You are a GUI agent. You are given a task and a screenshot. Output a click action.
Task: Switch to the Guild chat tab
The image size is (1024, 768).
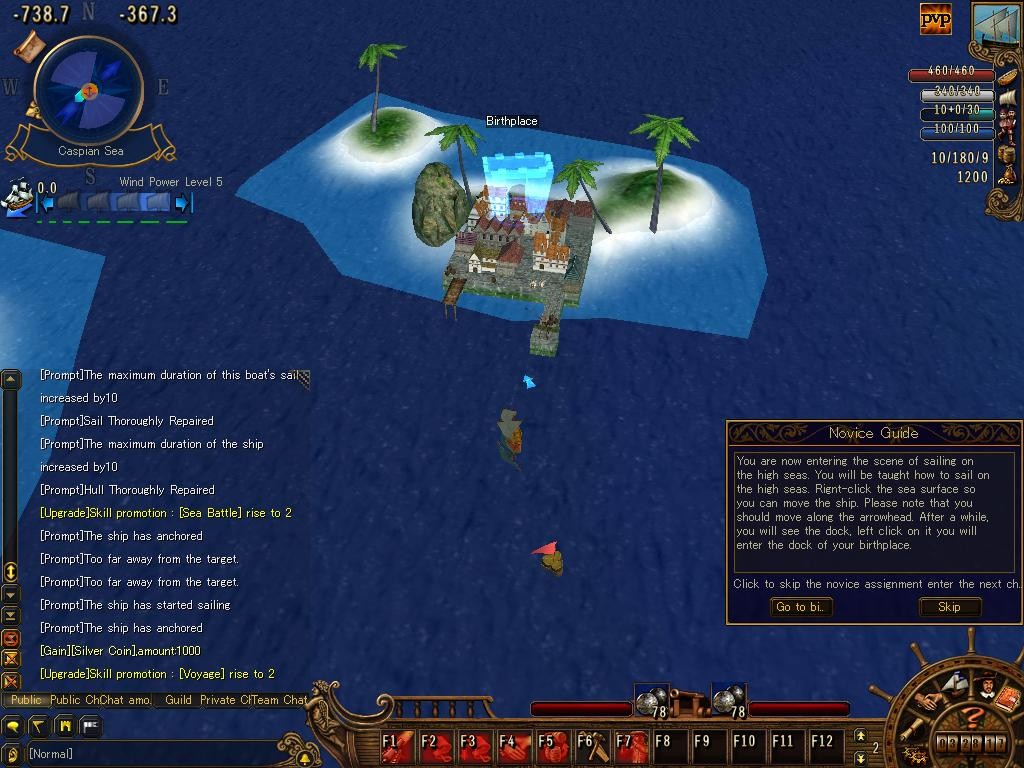tap(178, 700)
